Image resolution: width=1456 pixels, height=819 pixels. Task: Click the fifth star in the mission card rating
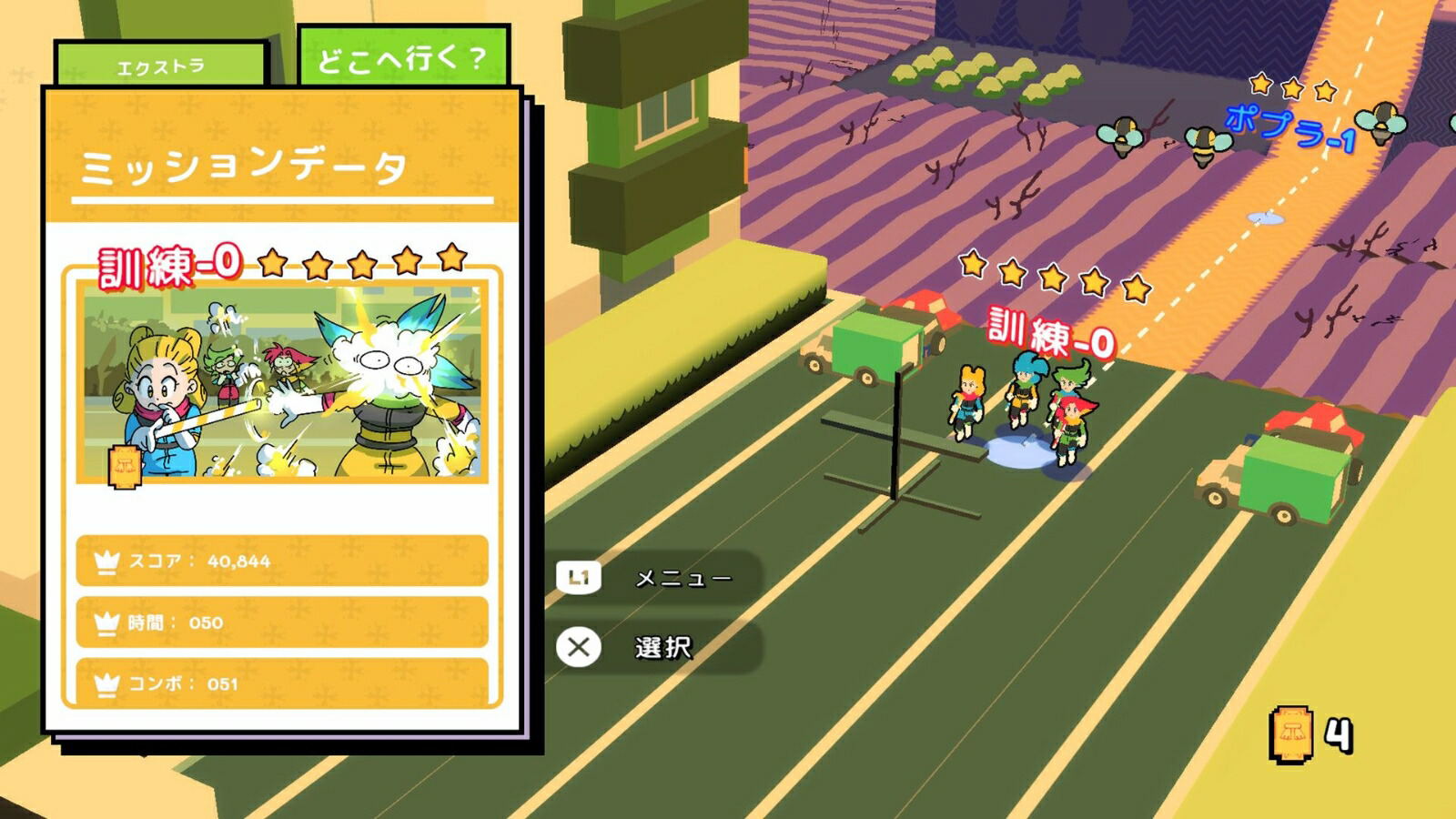452,263
